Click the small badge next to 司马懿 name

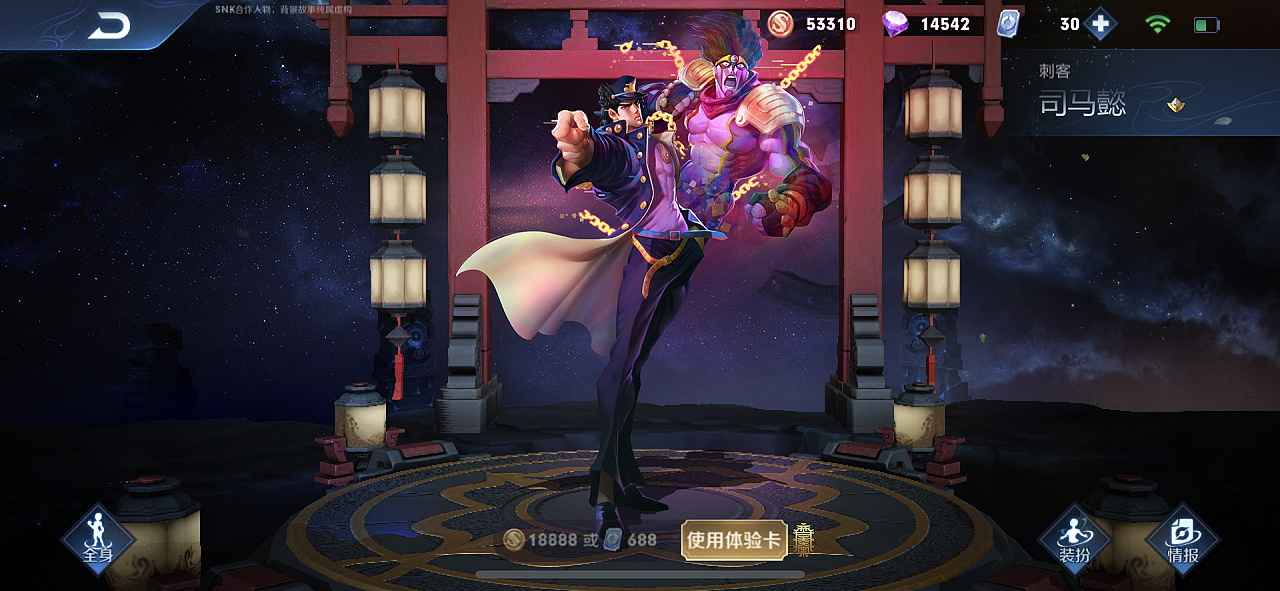click(1176, 104)
